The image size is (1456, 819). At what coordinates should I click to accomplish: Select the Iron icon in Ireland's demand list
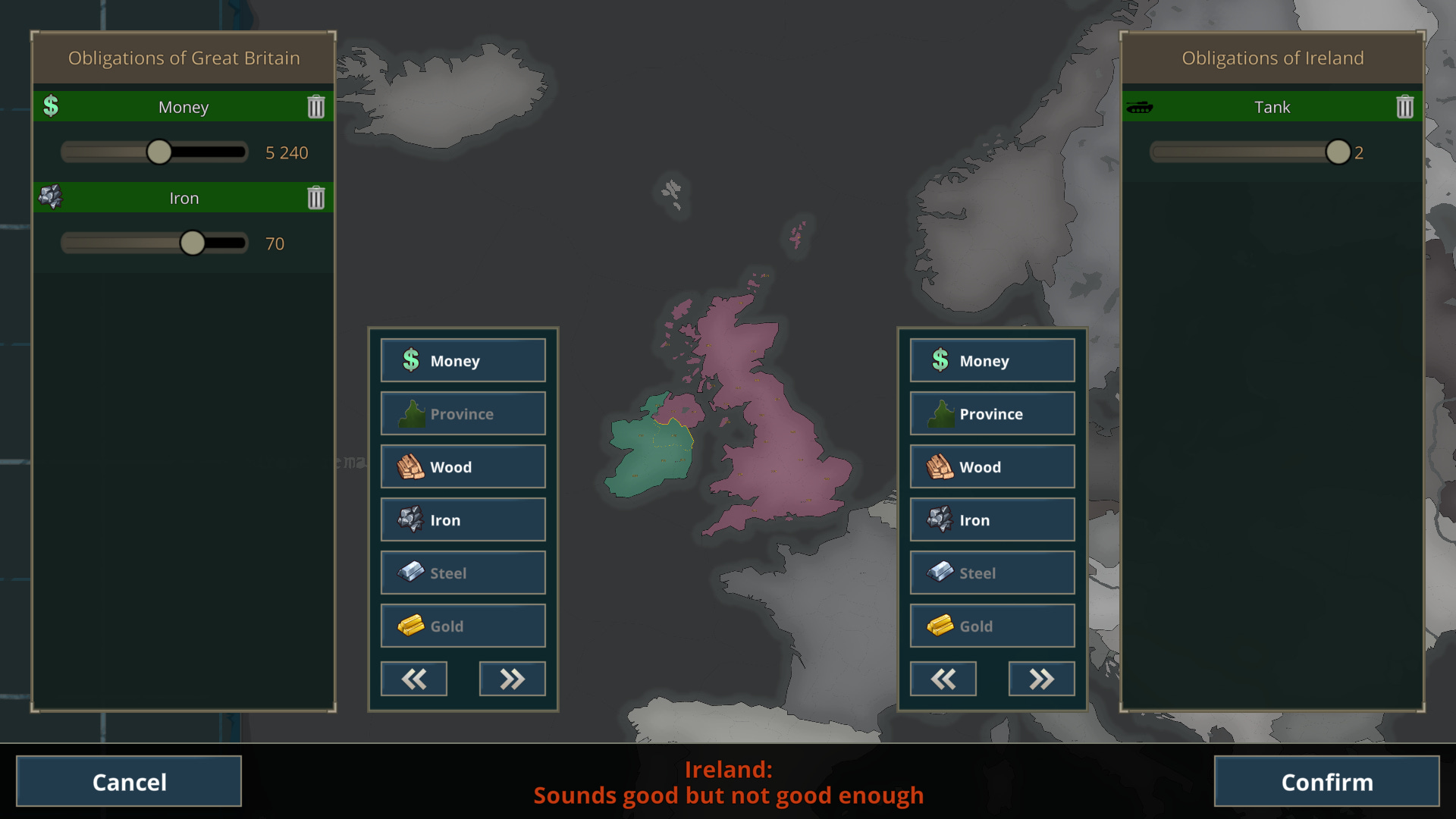pyautogui.click(x=940, y=519)
